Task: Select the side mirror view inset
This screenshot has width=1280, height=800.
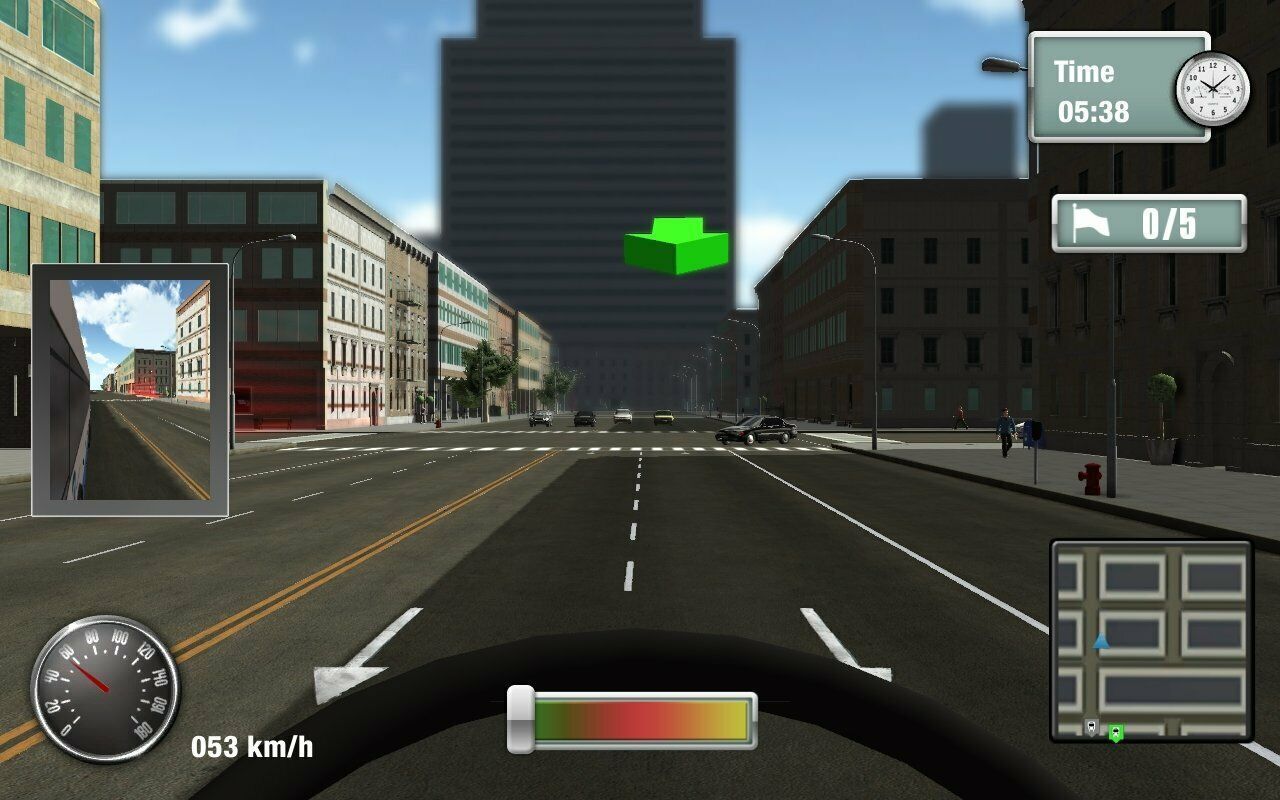Action: (131, 390)
